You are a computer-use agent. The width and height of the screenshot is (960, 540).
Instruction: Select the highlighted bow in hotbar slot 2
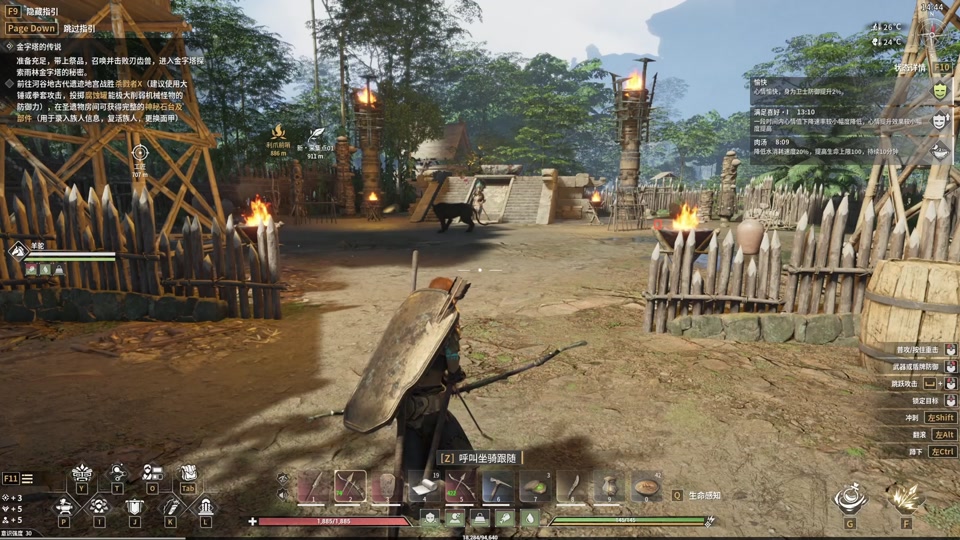click(350, 487)
